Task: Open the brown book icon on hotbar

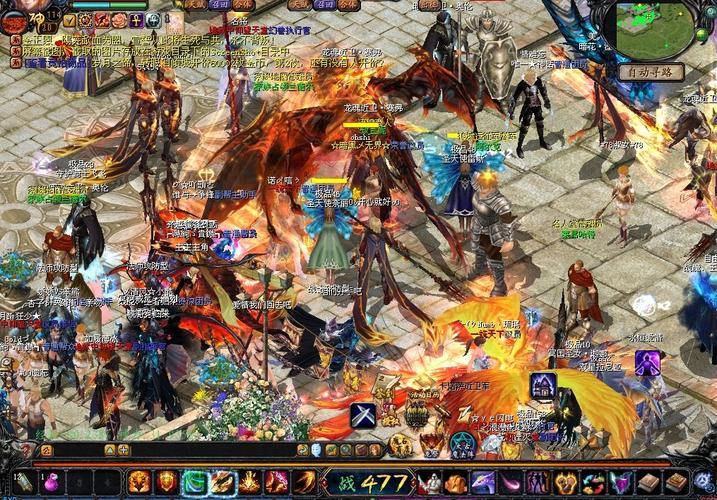Action: 649,483
